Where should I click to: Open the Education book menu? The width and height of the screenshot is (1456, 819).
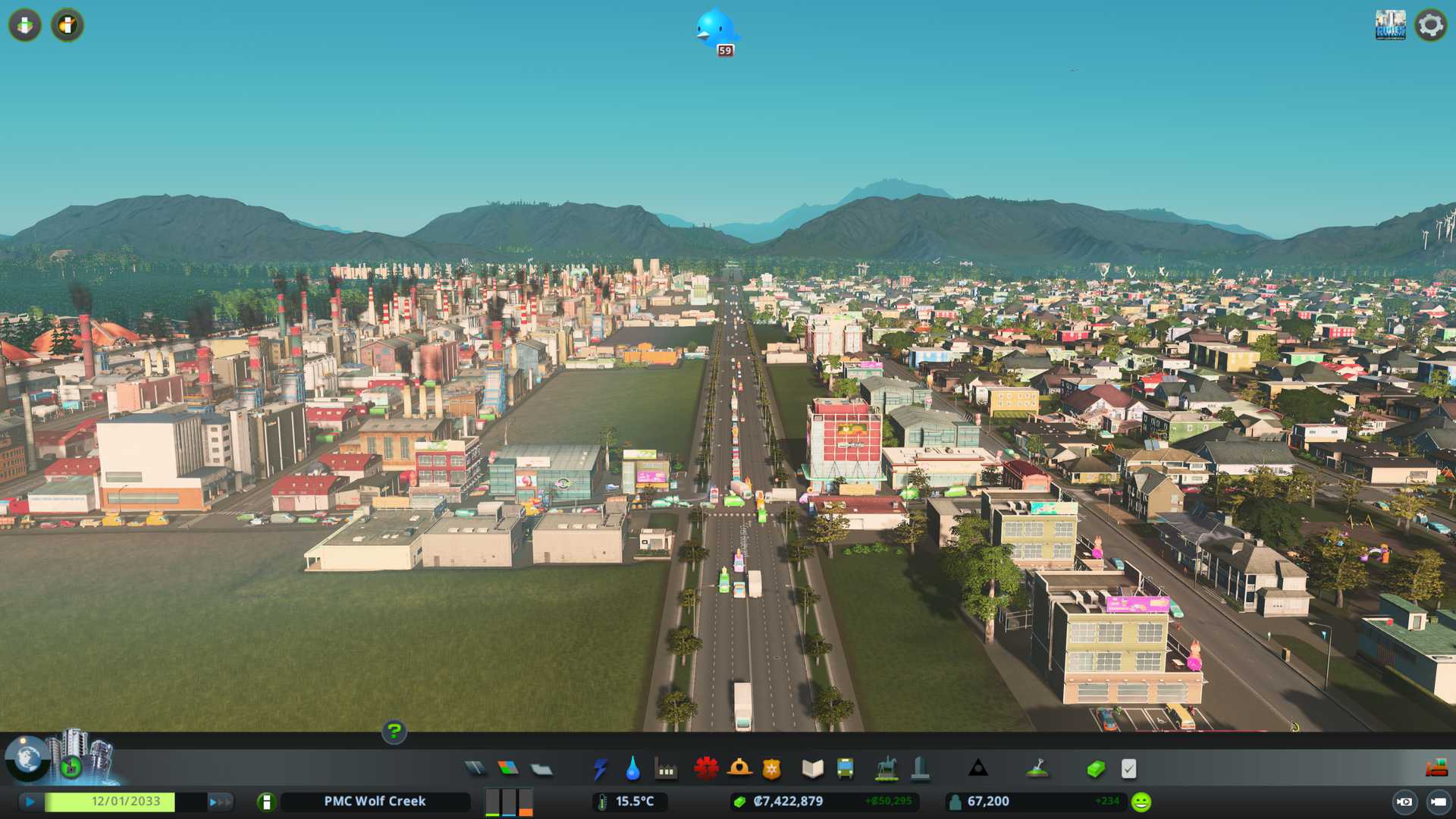(x=812, y=769)
